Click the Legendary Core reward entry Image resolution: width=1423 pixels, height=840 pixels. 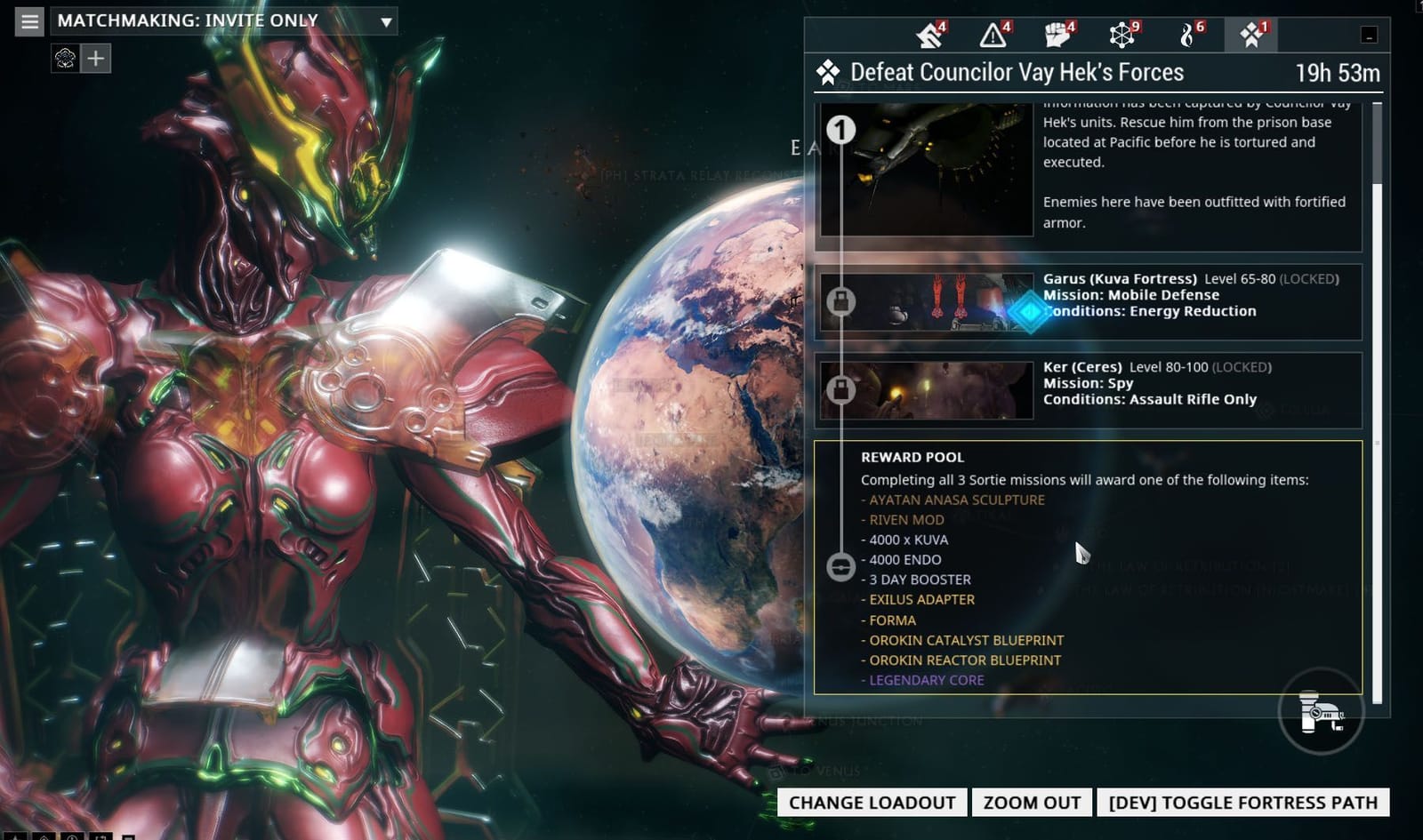[926, 680]
